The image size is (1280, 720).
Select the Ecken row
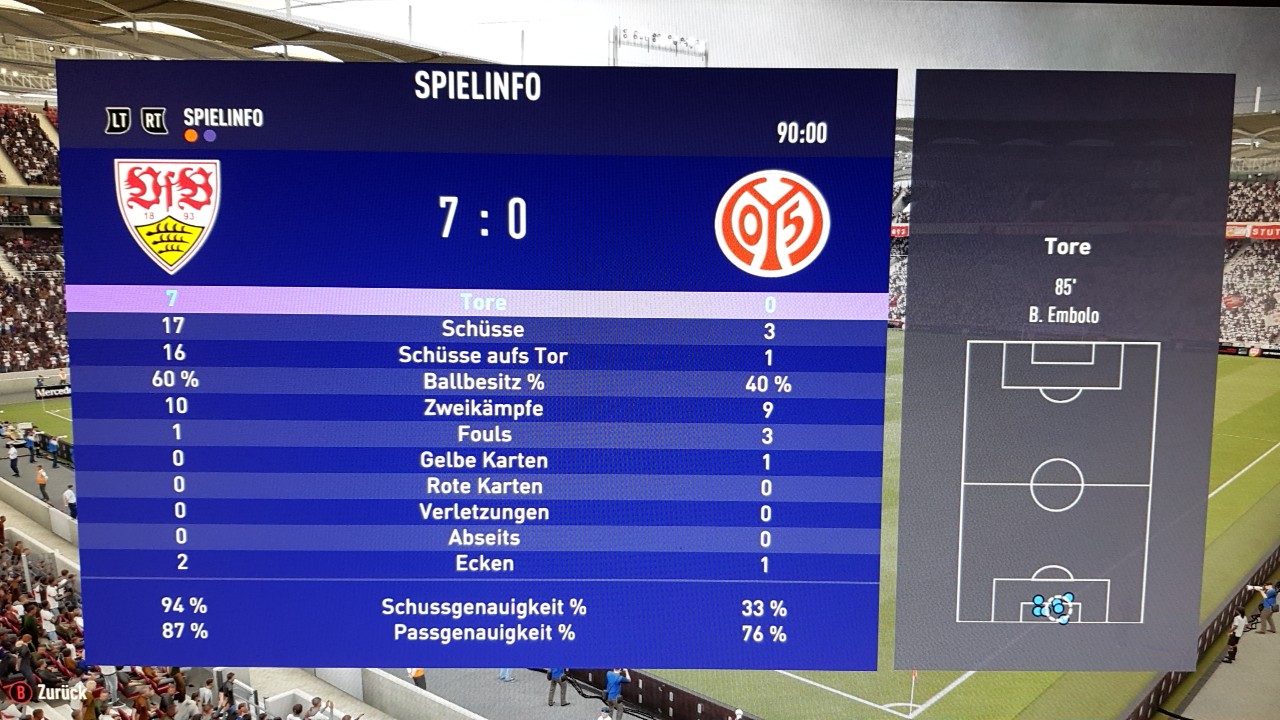click(483, 564)
